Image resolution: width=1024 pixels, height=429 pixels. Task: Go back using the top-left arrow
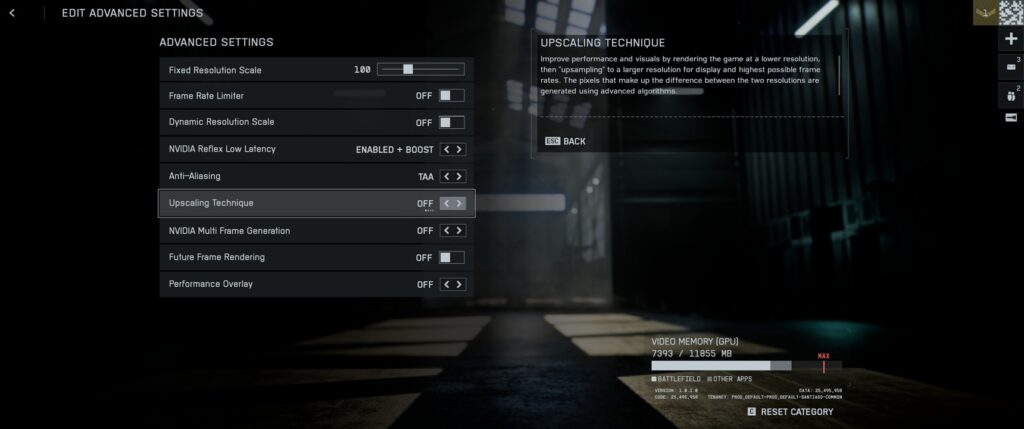12,13
